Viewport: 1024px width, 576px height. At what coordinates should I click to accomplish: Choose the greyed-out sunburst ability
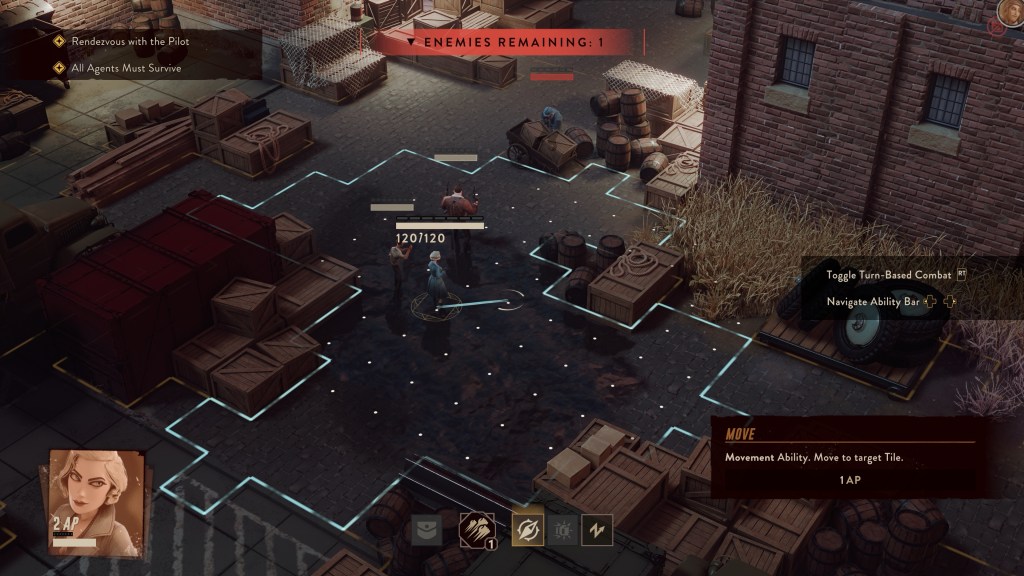coord(563,530)
